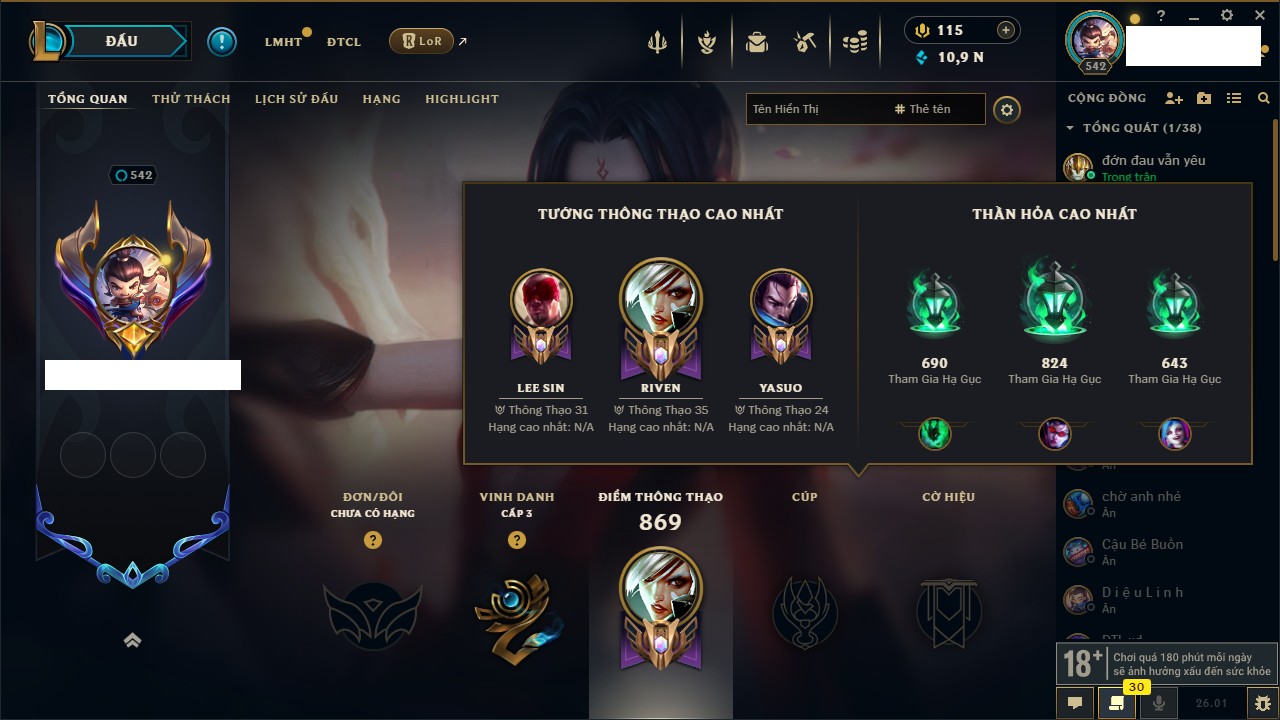Open the missions scroll button

[1116, 703]
